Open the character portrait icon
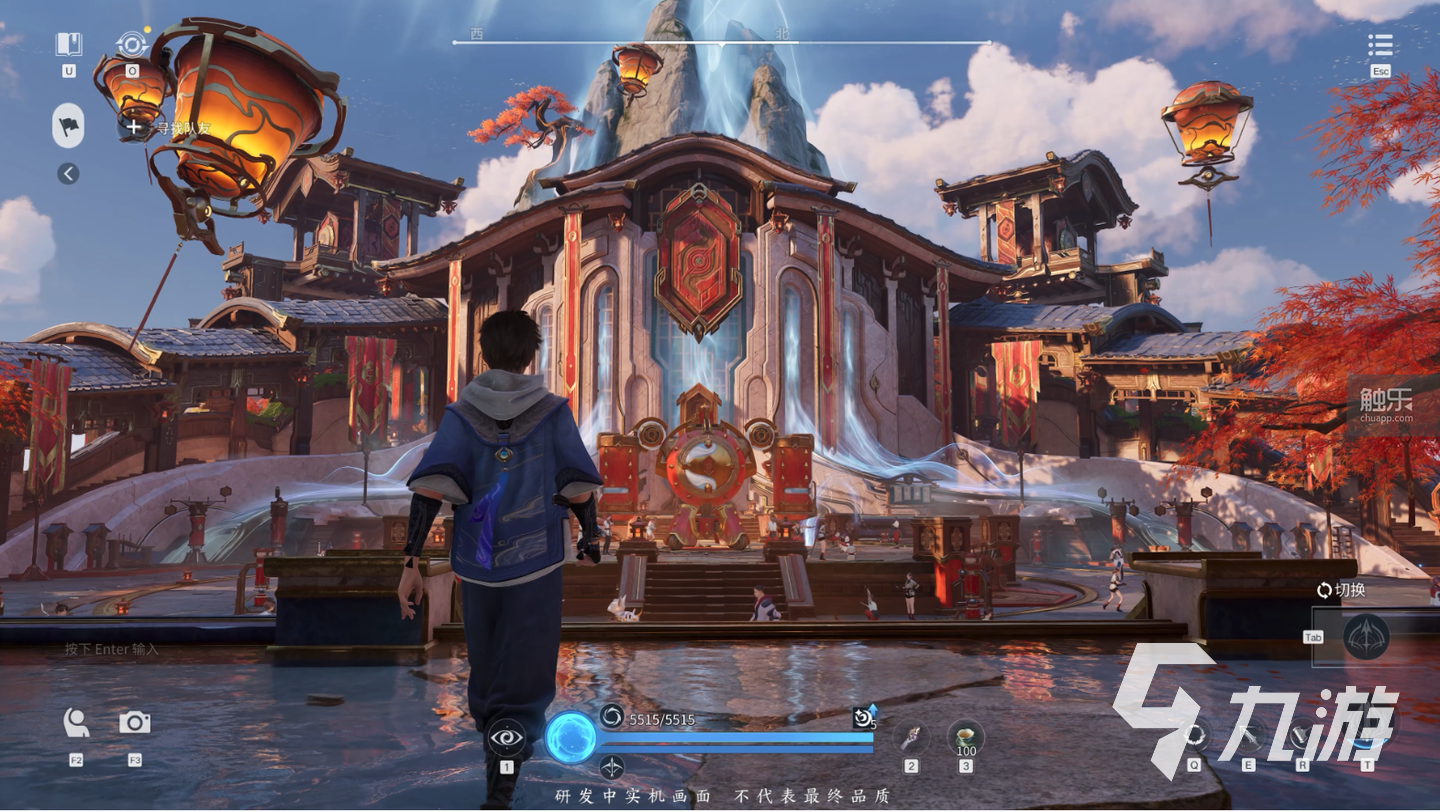The width and height of the screenshot is (1440, 812). [x=76, y=723]
